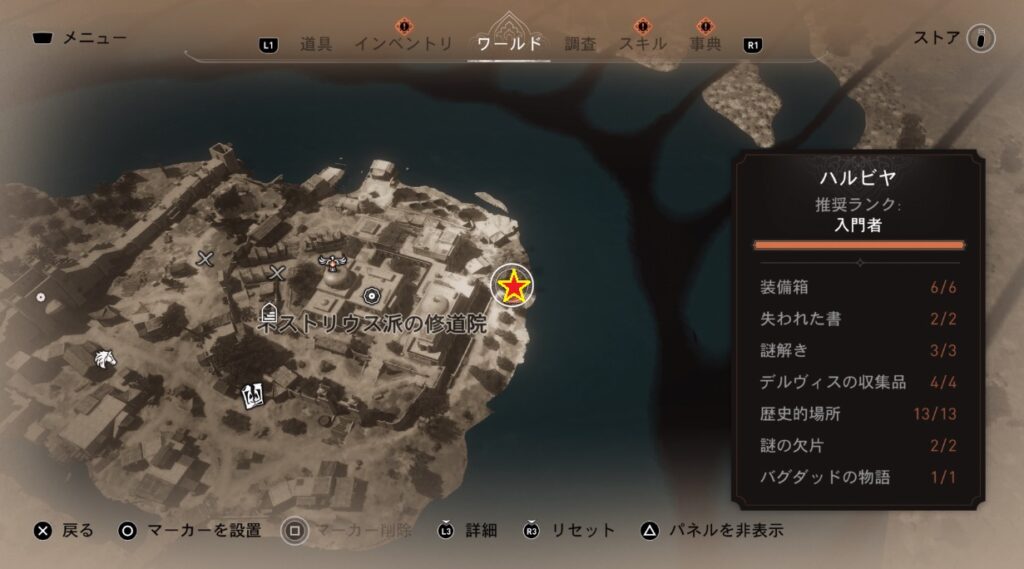
Task: Go to the 事典 tab
Action: coord(705,44)
